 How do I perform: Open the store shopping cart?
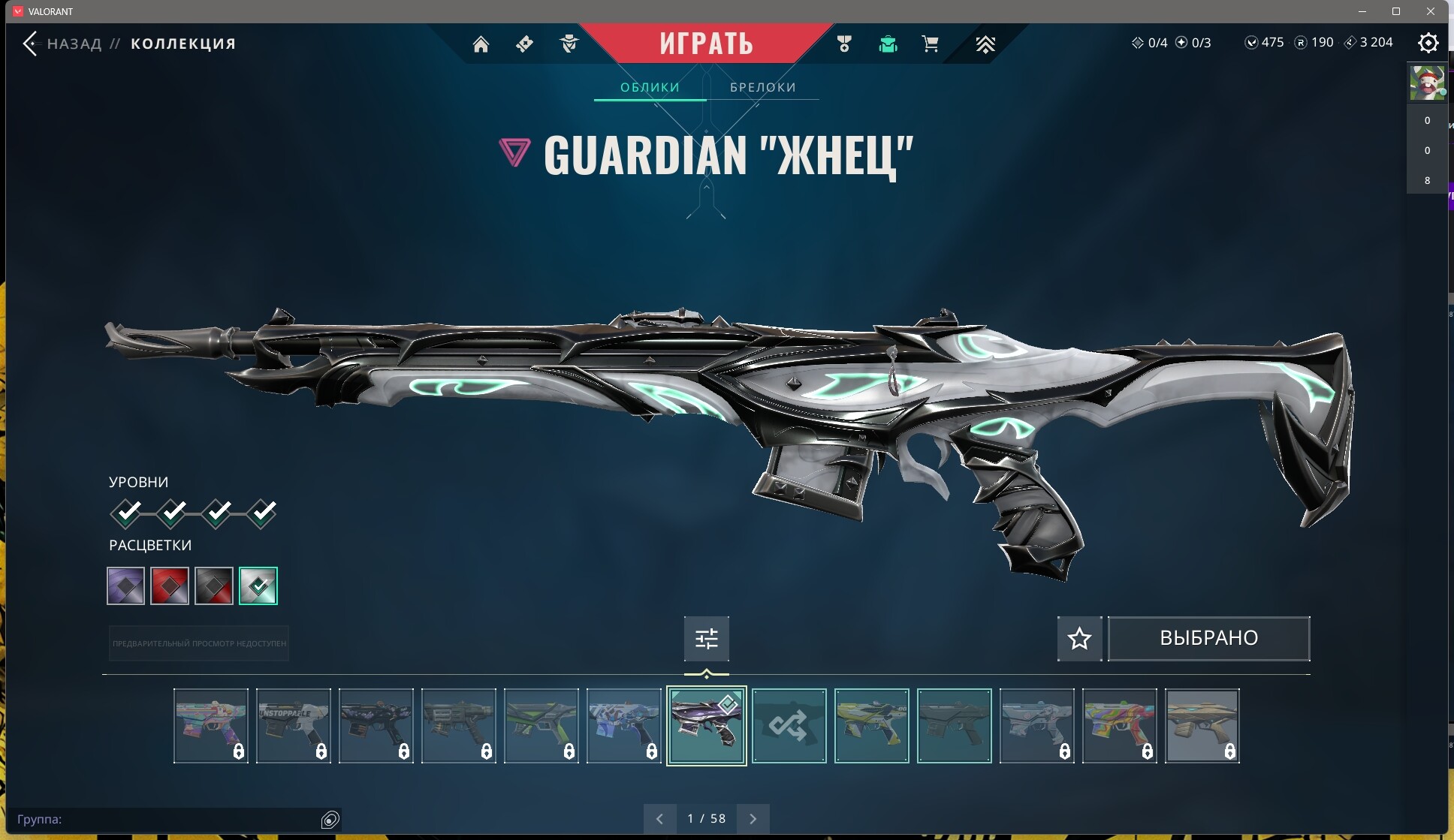[x=930, y=44]
